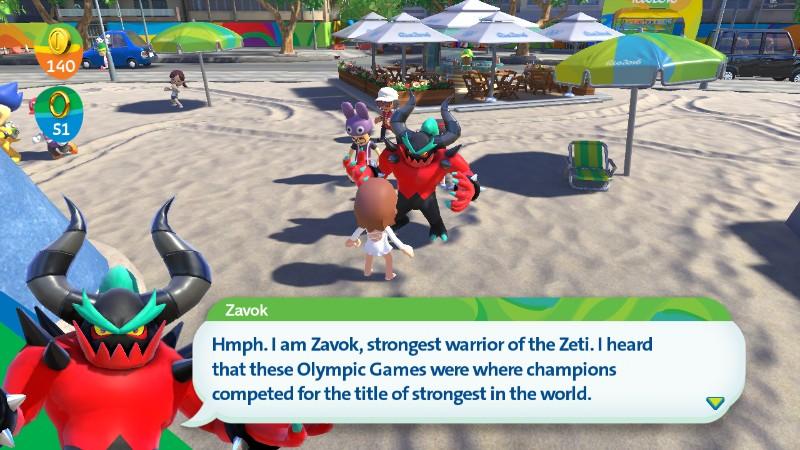The height and width of the screenshot is (450, 800).
Task: Click Zavok's dialogue speech box
Action: (470, 368)
